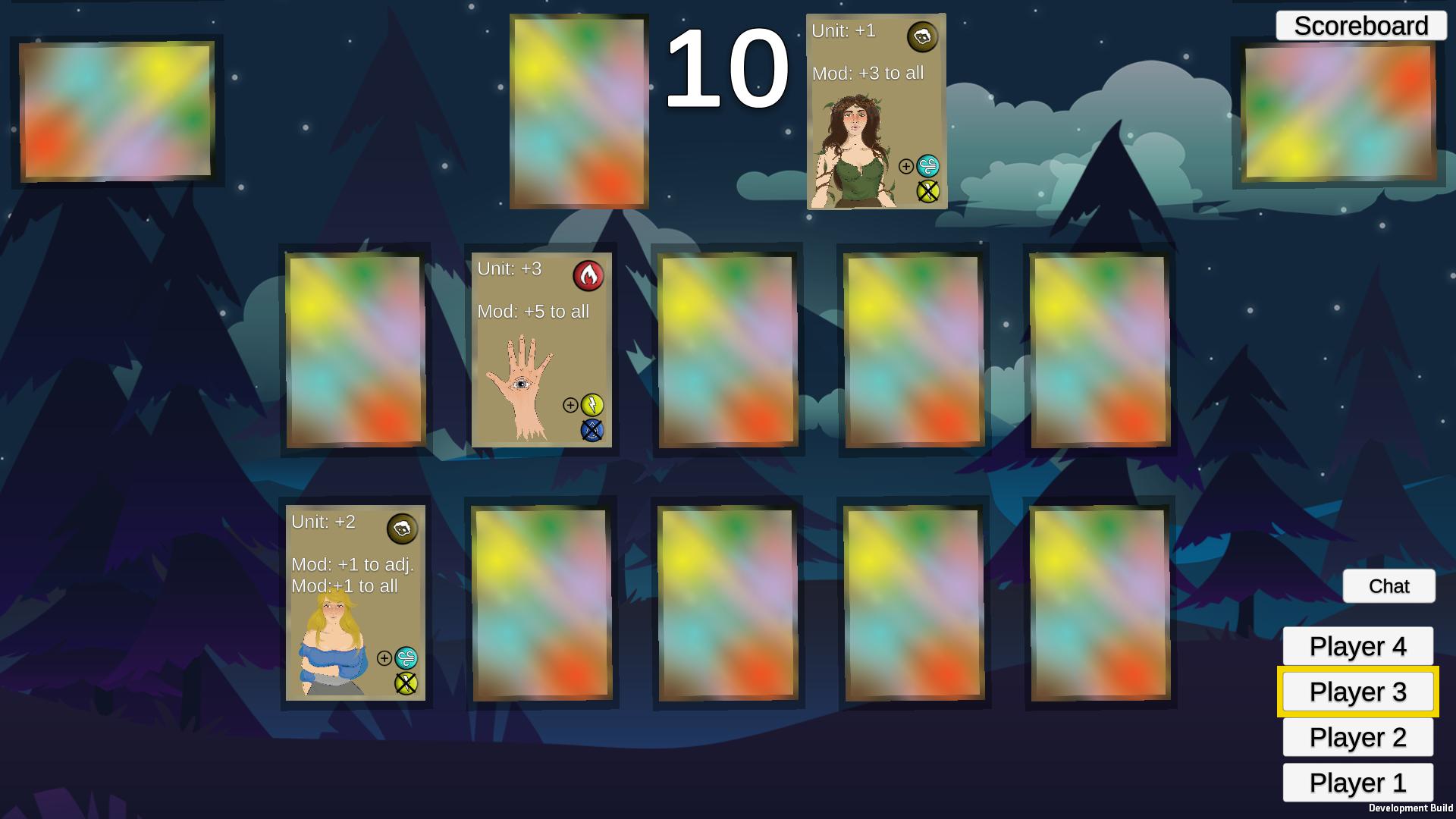Select the teal wind icon on Unit +2 card
Screen dimensions: 1456x819
405,658
